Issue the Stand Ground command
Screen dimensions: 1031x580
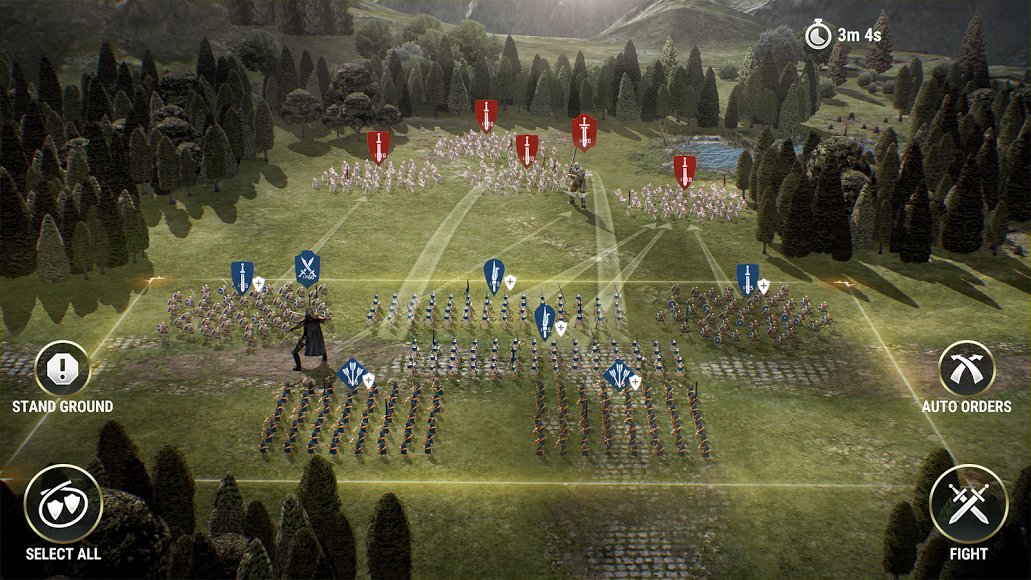pyautogui.click(x=62, y=369)
